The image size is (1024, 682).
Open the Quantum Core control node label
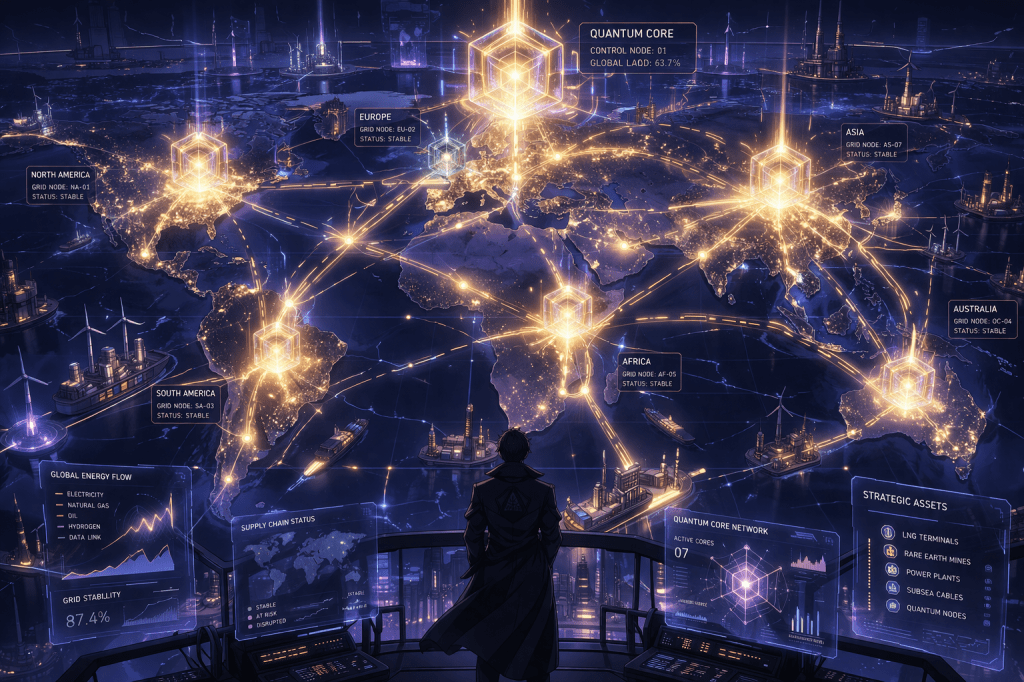coord(638,48)
